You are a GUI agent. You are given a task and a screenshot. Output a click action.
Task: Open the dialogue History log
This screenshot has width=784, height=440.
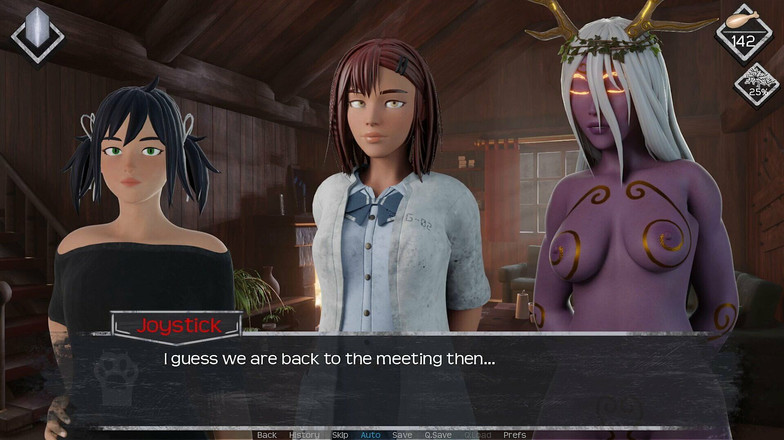click(304, 435)
